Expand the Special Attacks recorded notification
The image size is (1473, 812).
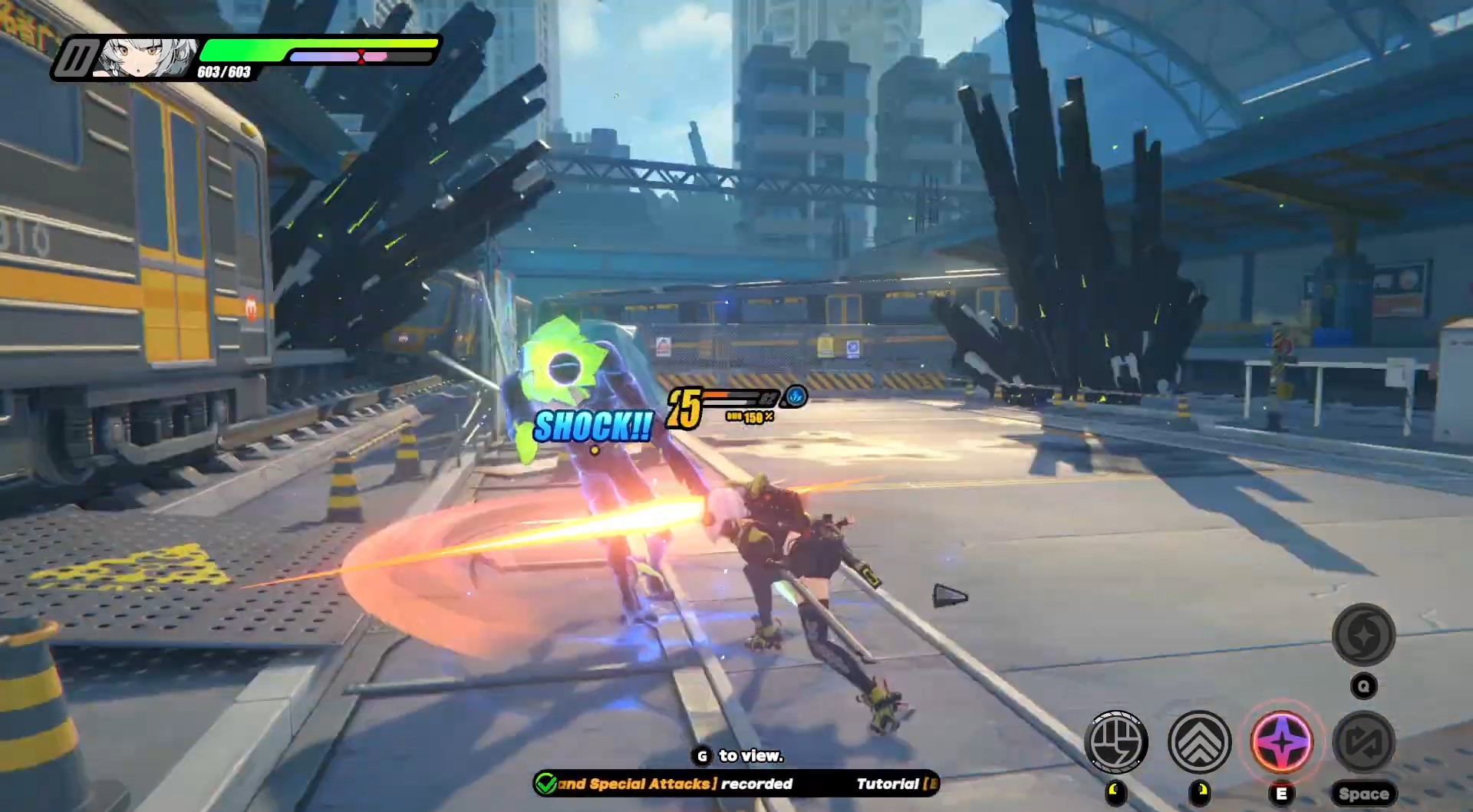click(x=675, y=784)
